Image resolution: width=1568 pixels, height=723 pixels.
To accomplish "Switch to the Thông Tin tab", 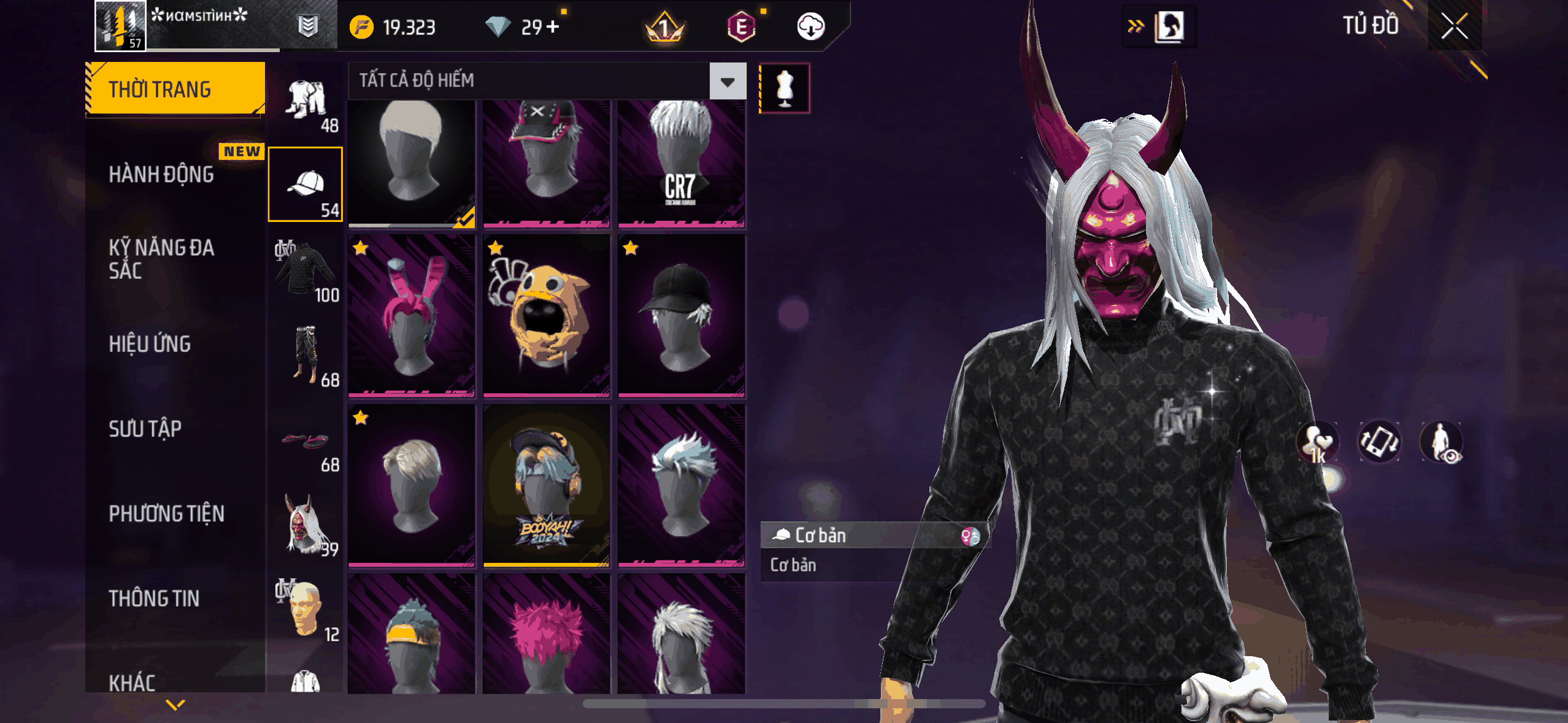I will click(154, 599).
